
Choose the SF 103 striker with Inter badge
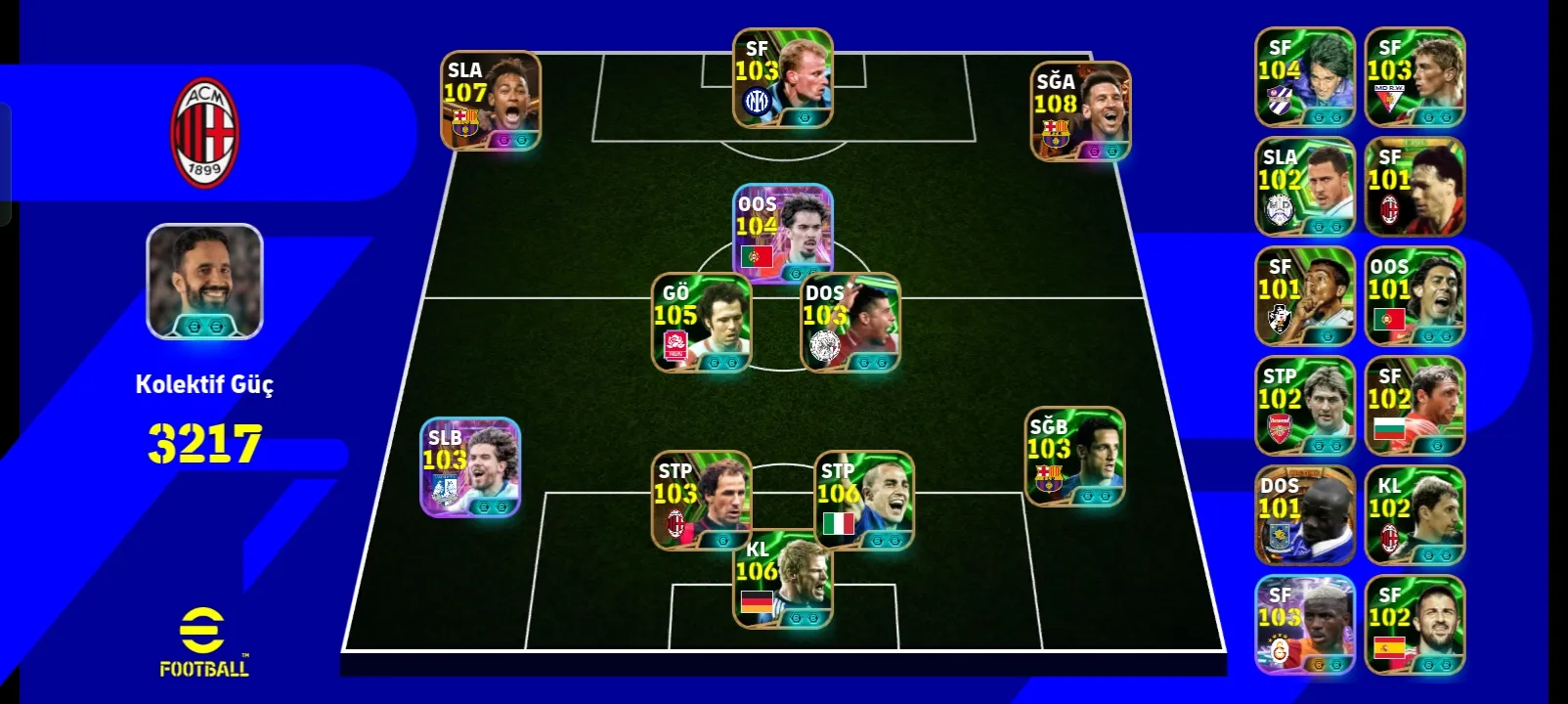[x=783, y=78]
